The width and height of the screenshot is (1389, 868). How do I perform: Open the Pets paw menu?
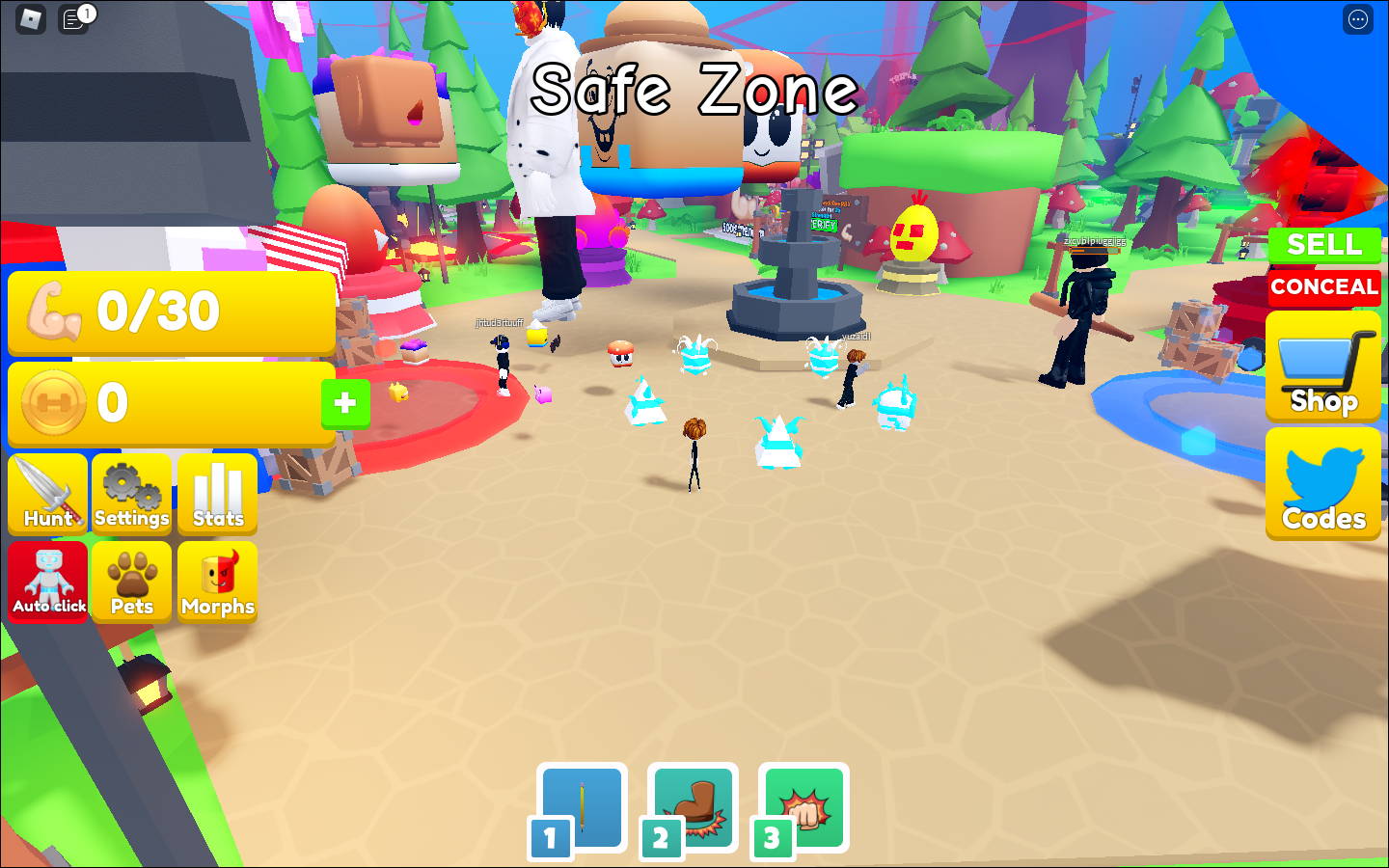pyautogui.click(x=132, y=582)
